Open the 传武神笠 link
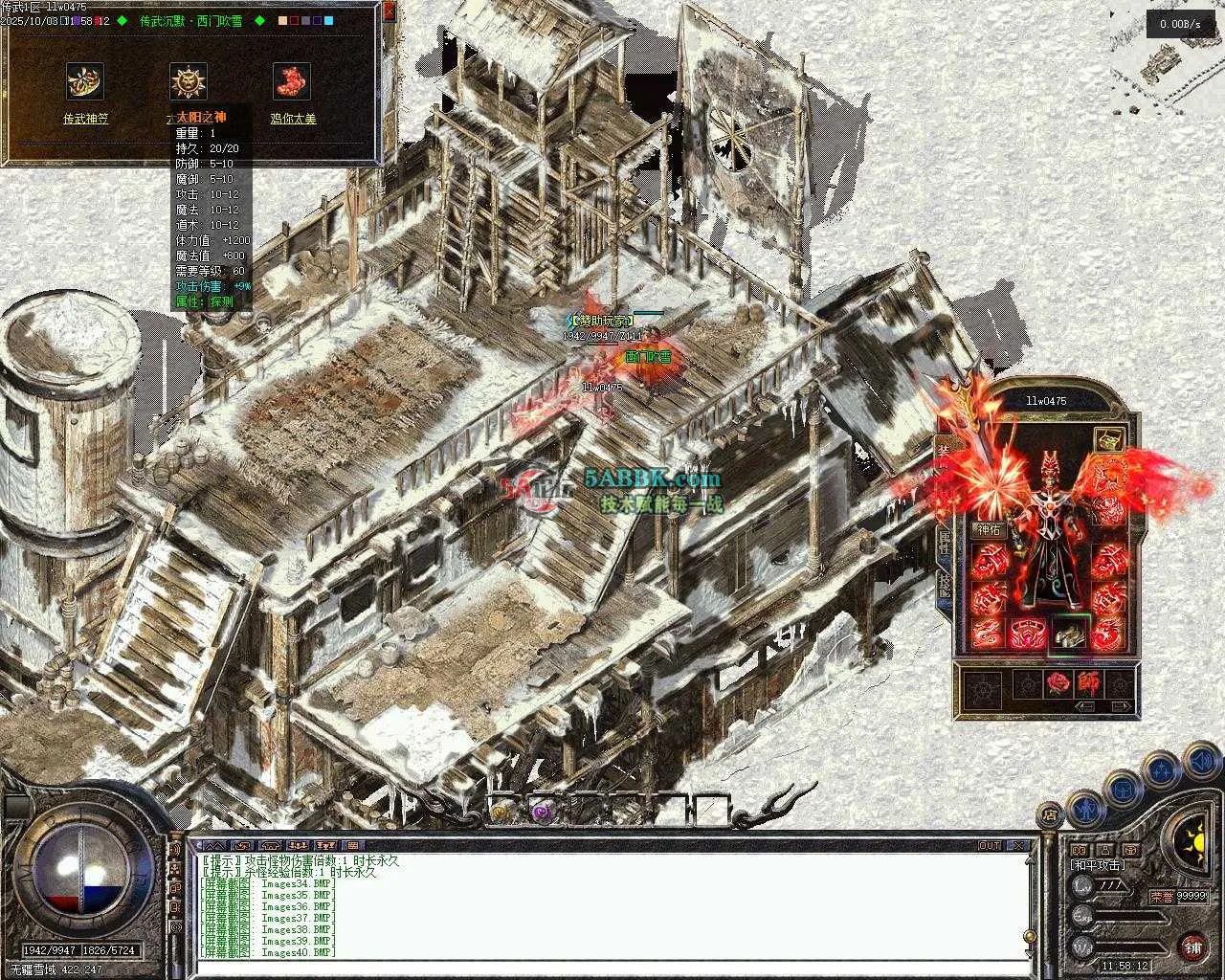Image resolution: width=1225 pixels, height=980 pixels. [86, 119]
